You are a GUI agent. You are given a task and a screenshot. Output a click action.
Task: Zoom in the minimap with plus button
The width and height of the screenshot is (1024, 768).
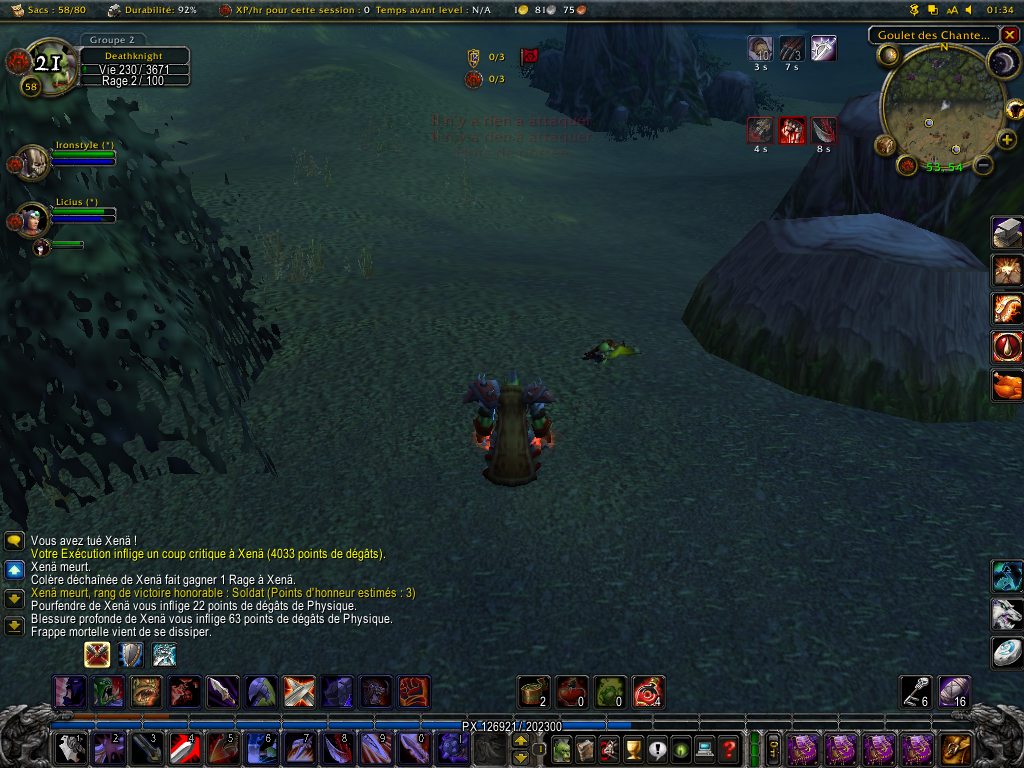pyautogui.click(x=1006, y=140)
